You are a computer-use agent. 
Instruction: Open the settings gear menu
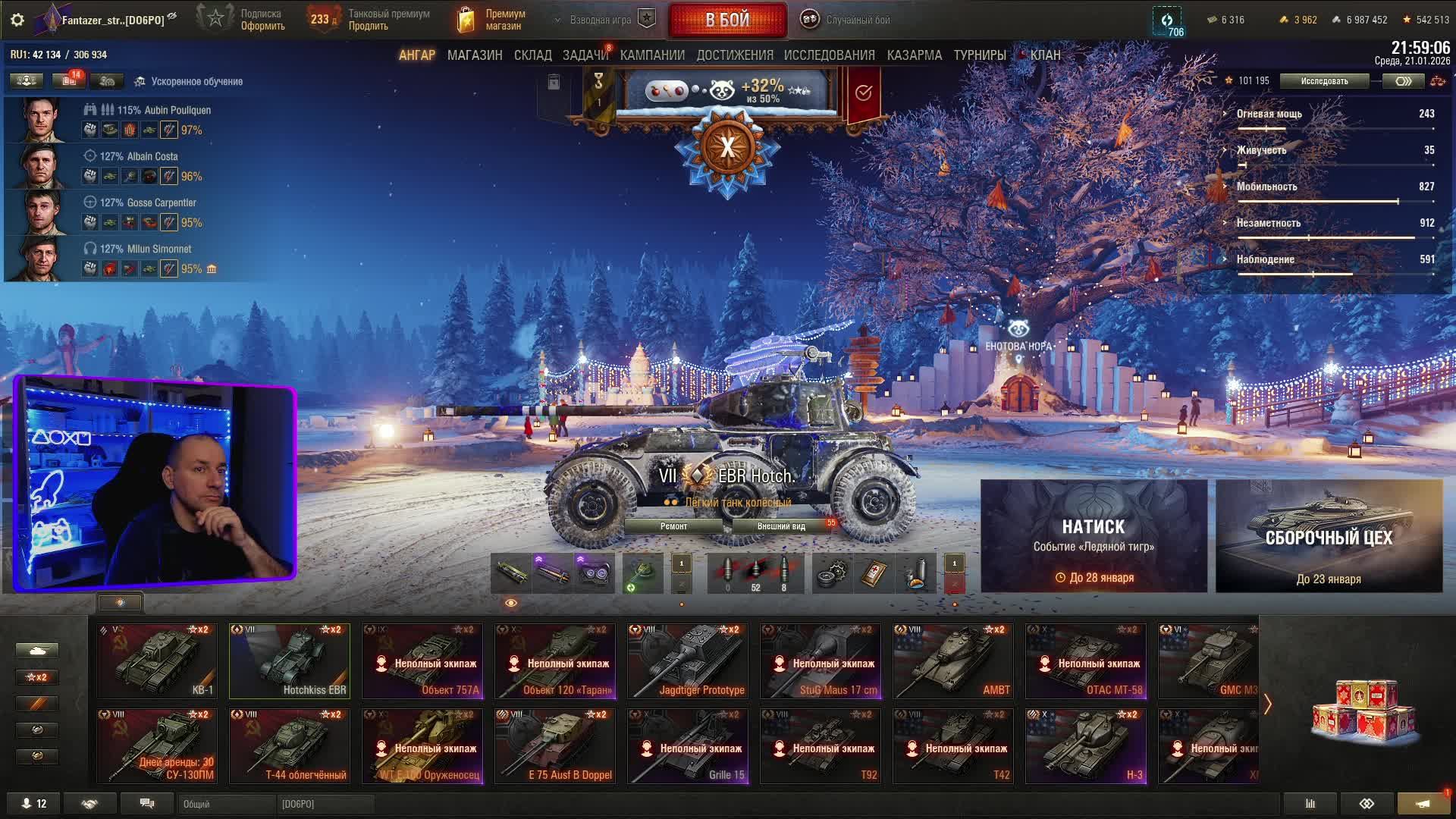[17, 20]
